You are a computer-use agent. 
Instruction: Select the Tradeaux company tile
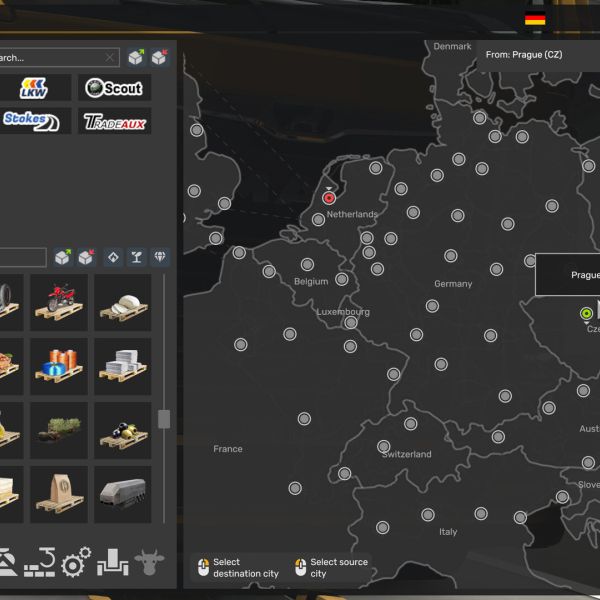(x=115, y=121)
